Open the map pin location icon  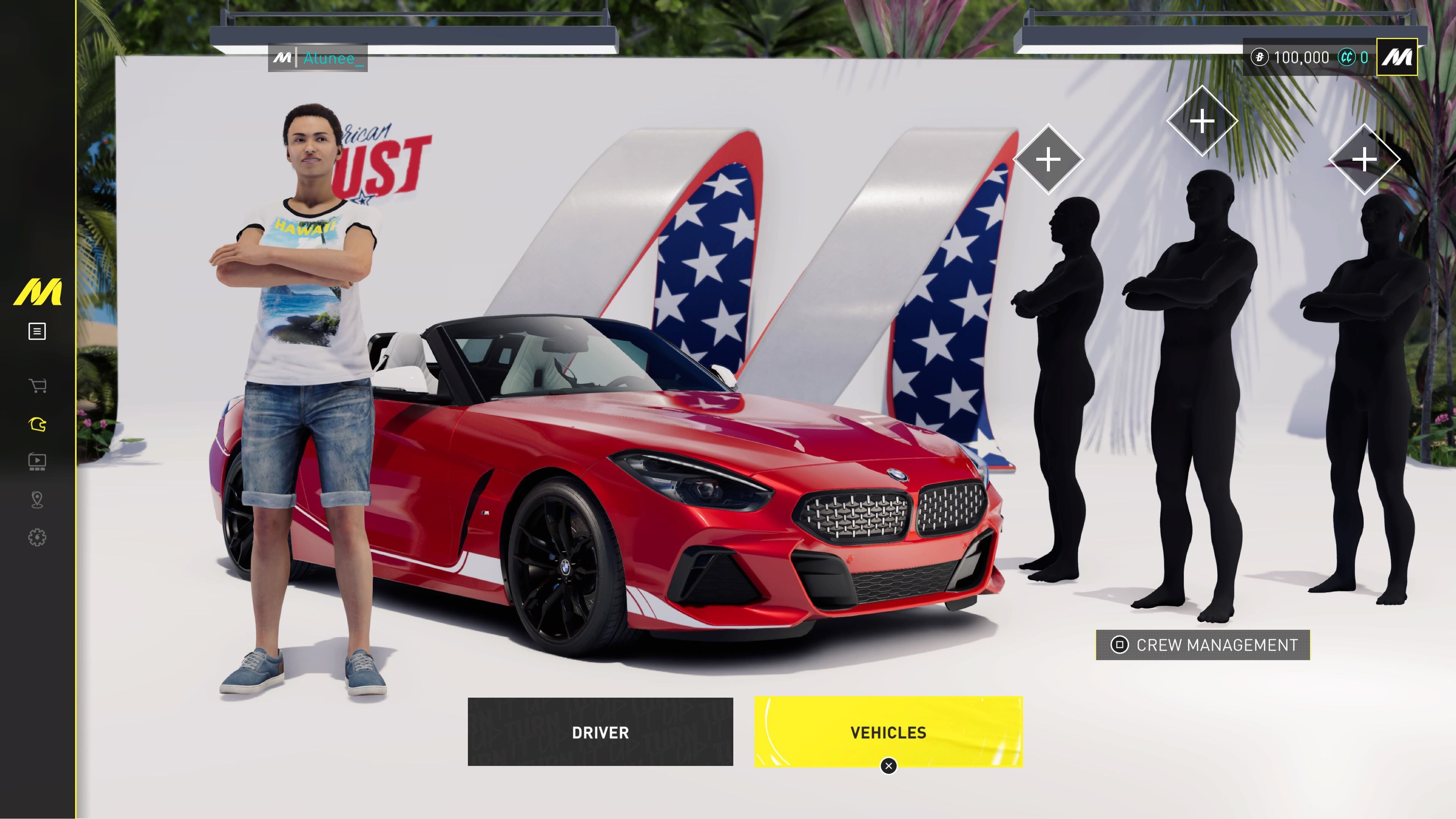click(x=37, y=500)
